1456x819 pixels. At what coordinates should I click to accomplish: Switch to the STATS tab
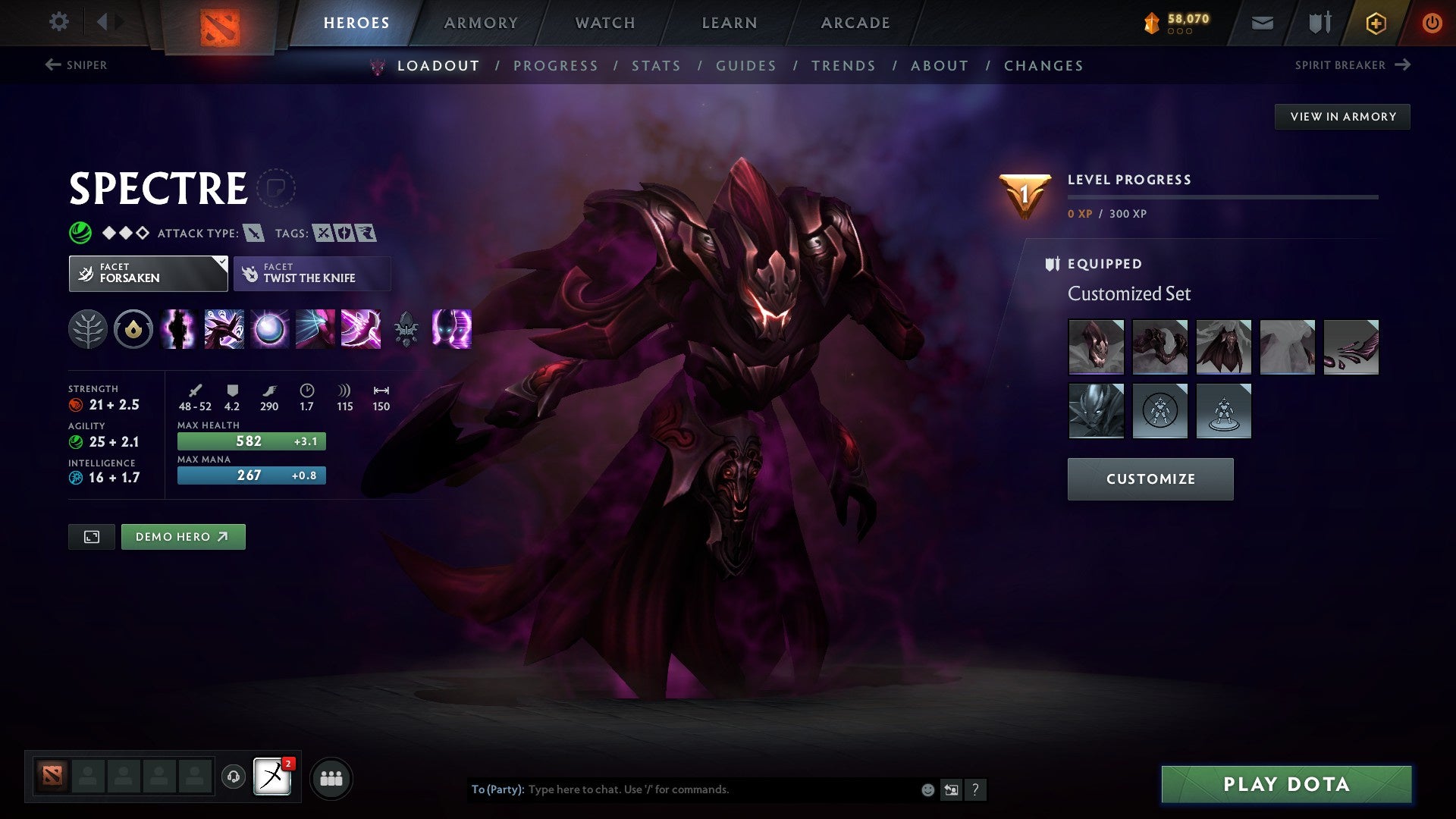(657, 66)
